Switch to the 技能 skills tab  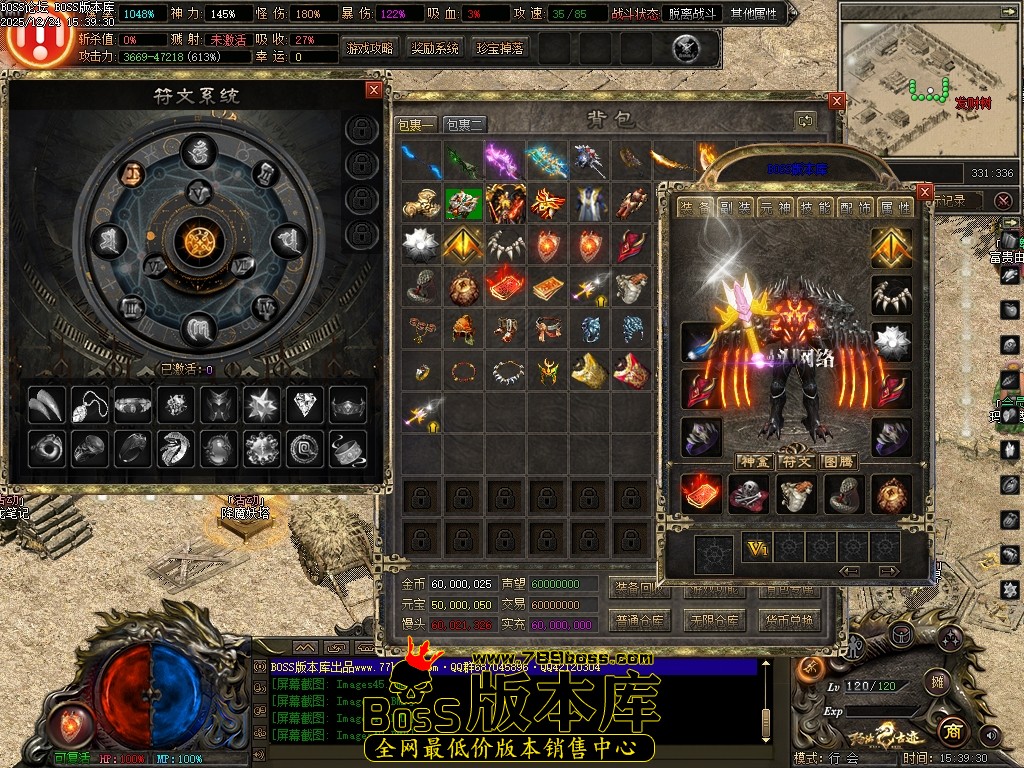tap(818, 208)
